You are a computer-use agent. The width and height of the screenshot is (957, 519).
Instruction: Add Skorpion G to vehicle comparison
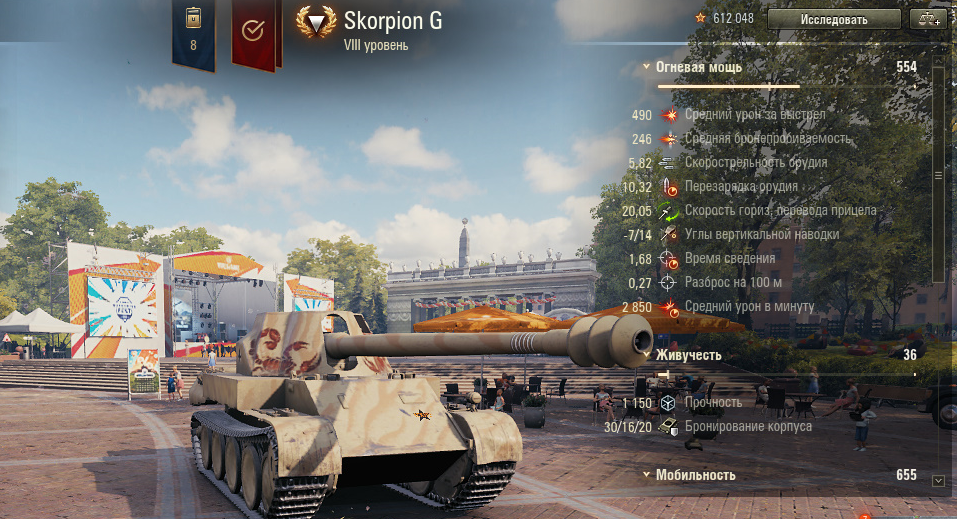pos(927,19)
